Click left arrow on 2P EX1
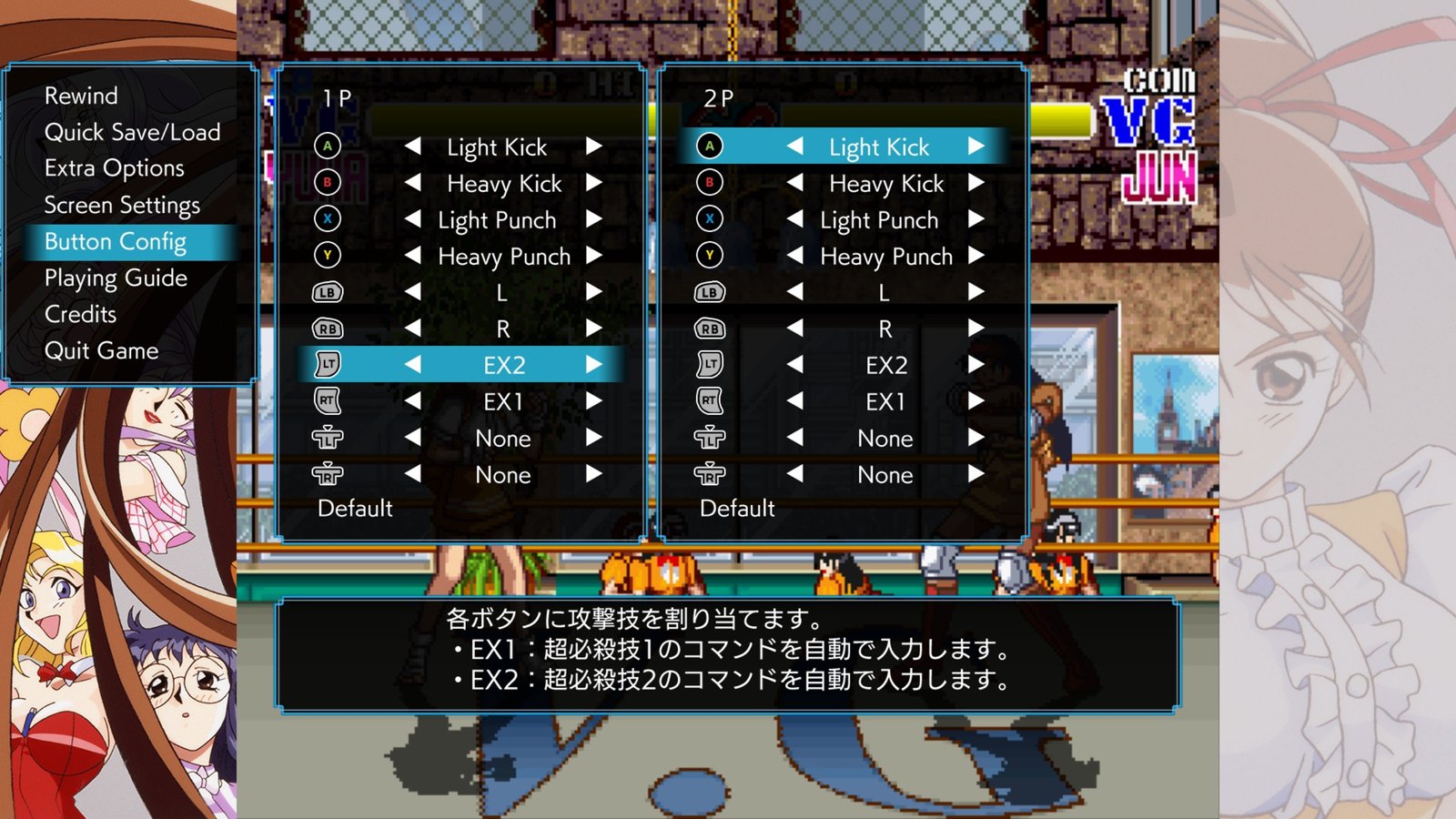The width and height of the screenshot is (1456, 819). (x=794, y=401)
